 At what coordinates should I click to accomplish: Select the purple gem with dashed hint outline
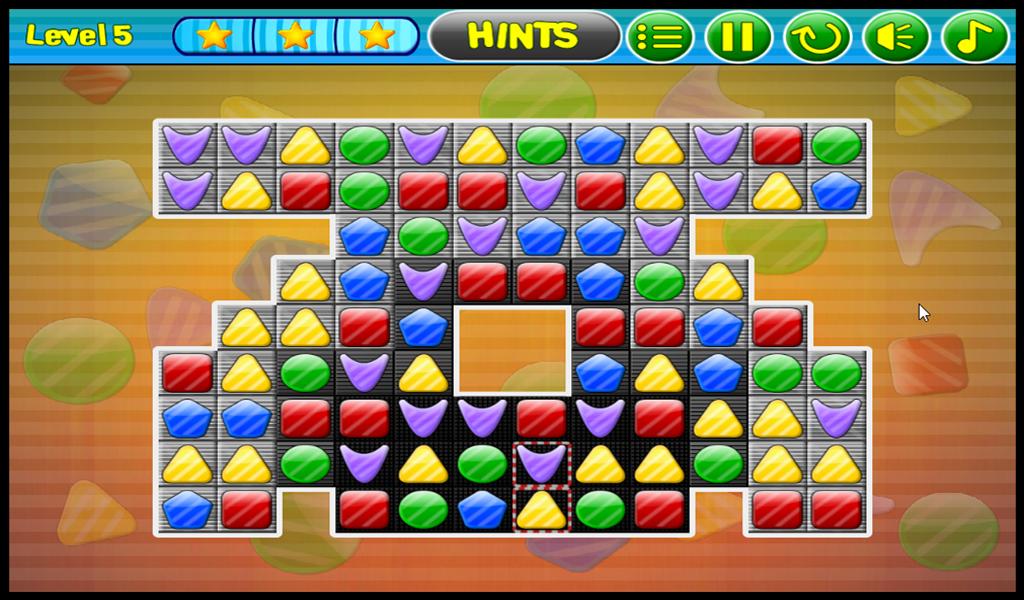tap(541, 464)
